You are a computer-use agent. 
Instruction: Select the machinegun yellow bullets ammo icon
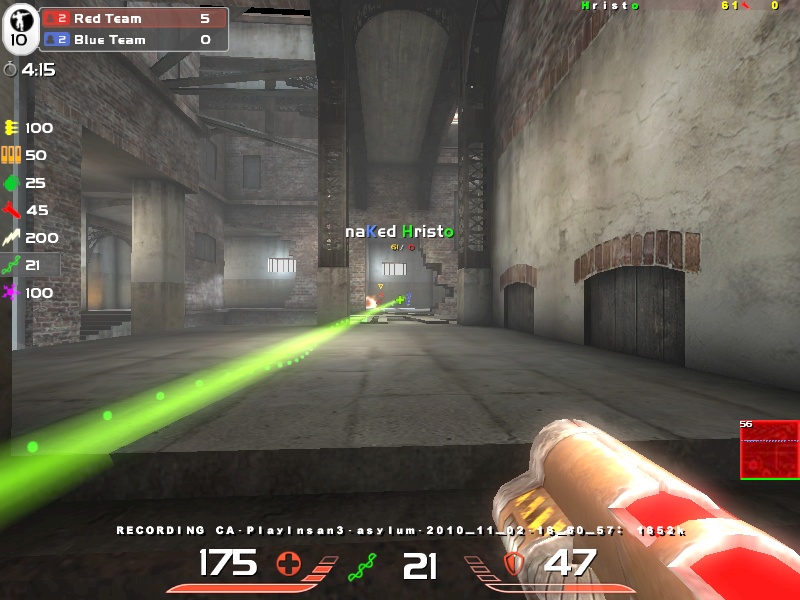12,128
